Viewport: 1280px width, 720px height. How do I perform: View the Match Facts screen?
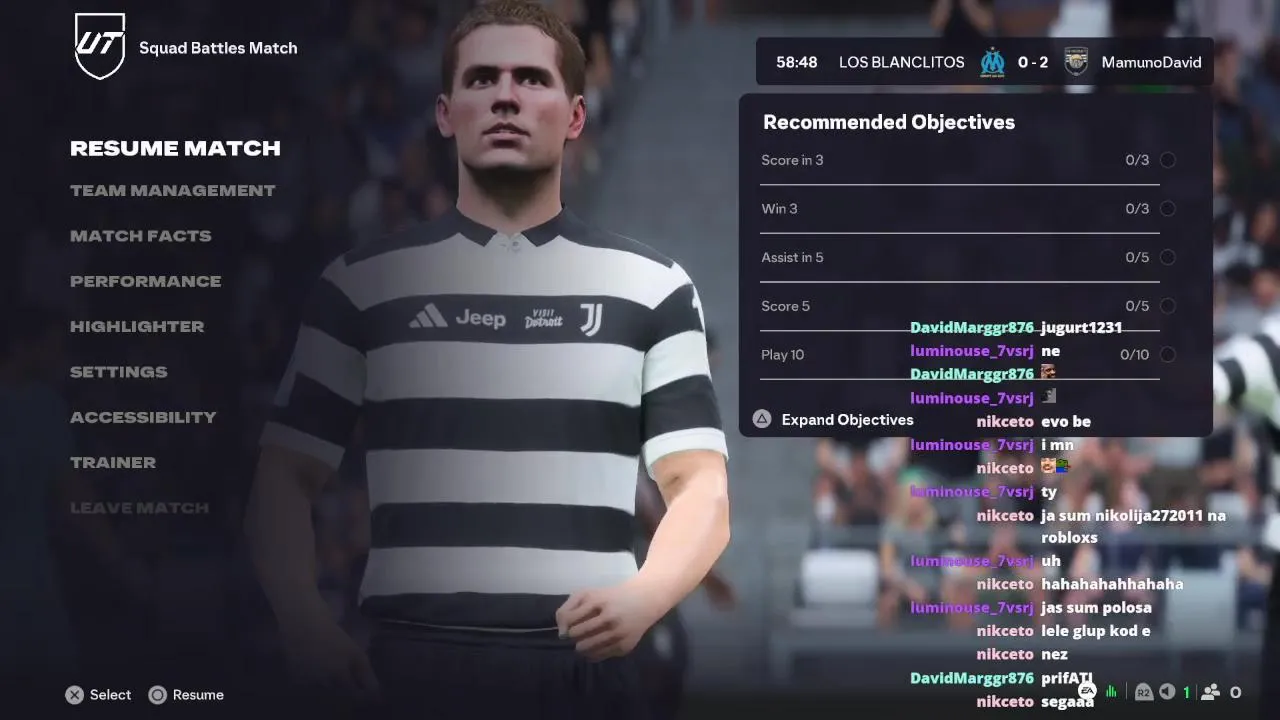coord(140,236)
